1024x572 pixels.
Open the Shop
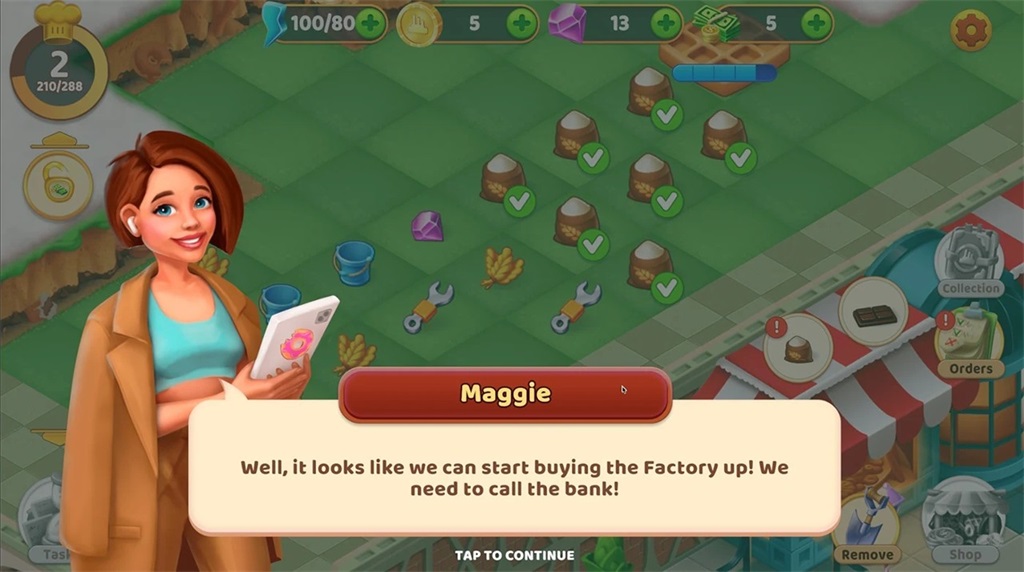(964, 520)
